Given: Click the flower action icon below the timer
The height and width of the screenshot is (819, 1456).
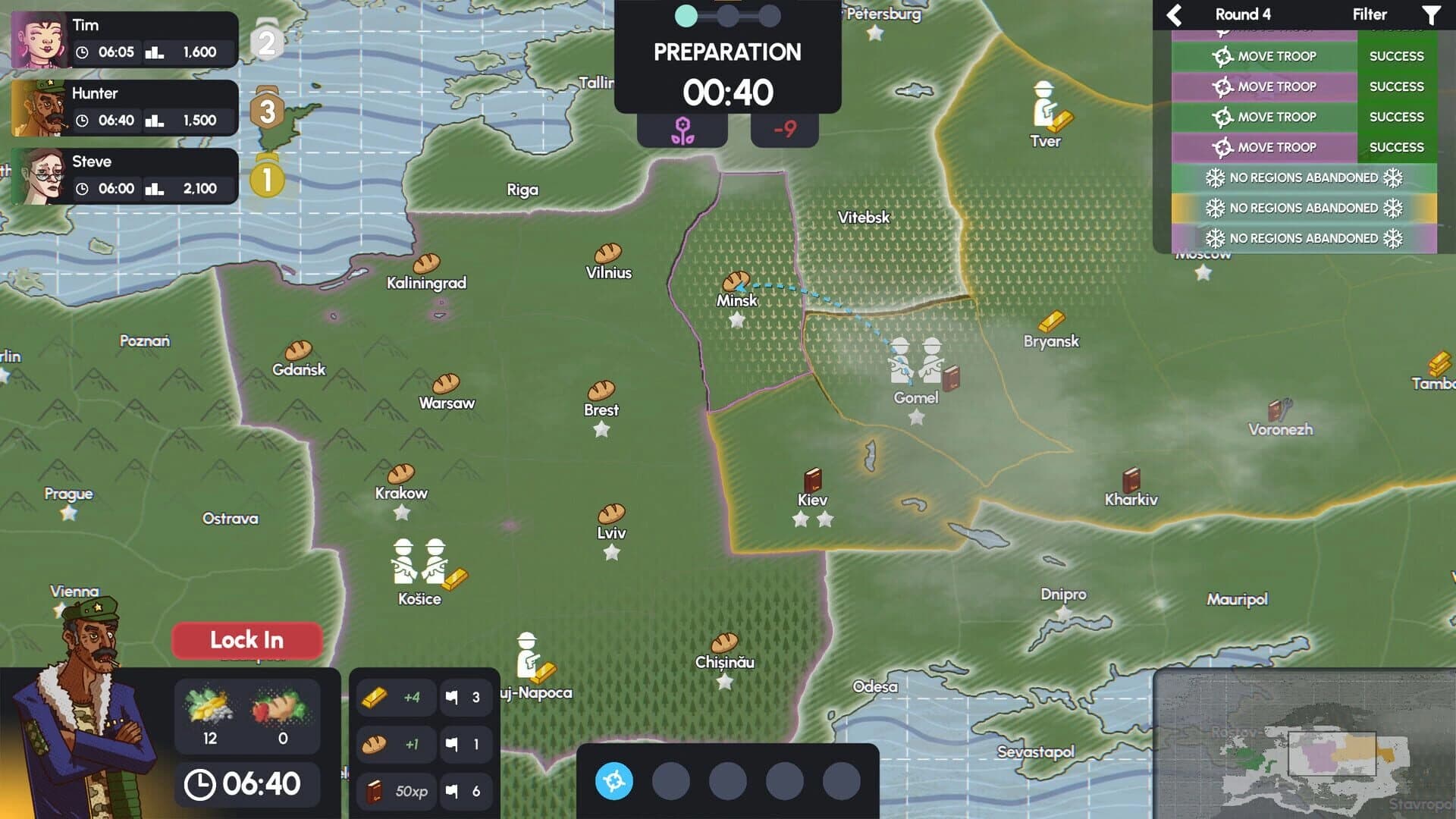Looking at the screenshot, I should click(x=682, y=129).
